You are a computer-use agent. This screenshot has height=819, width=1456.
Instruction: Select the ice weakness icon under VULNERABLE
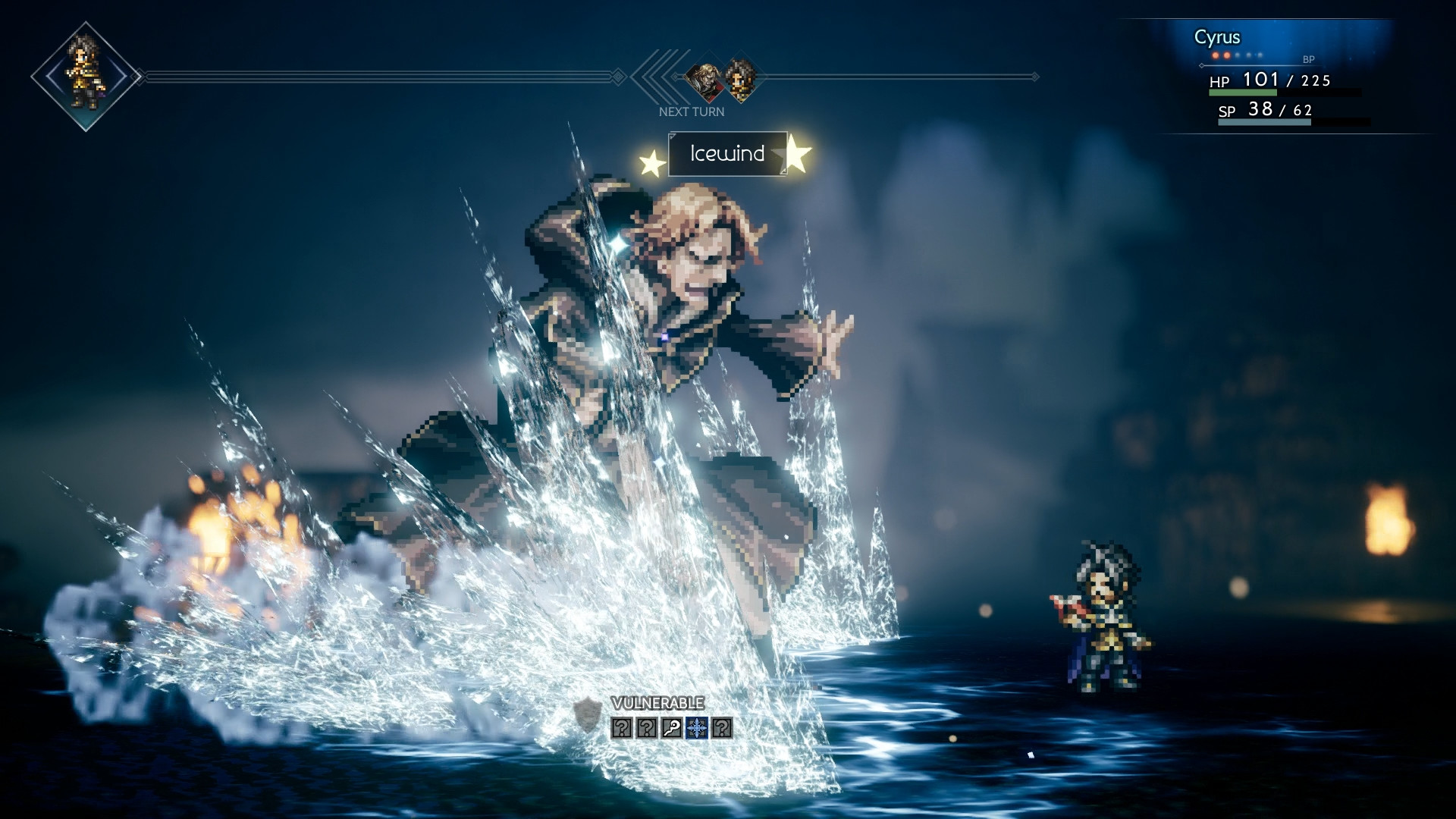click(x=697, y=728)
